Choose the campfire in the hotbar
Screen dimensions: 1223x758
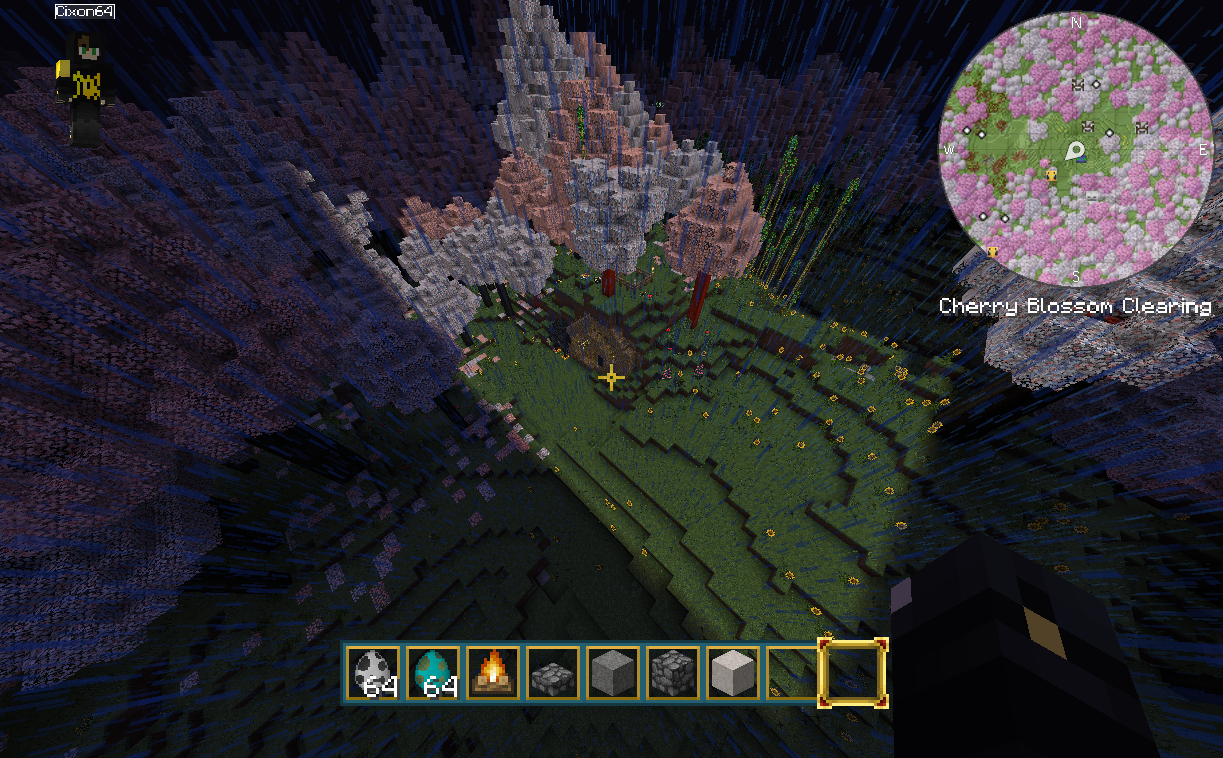tap(493, 672)
